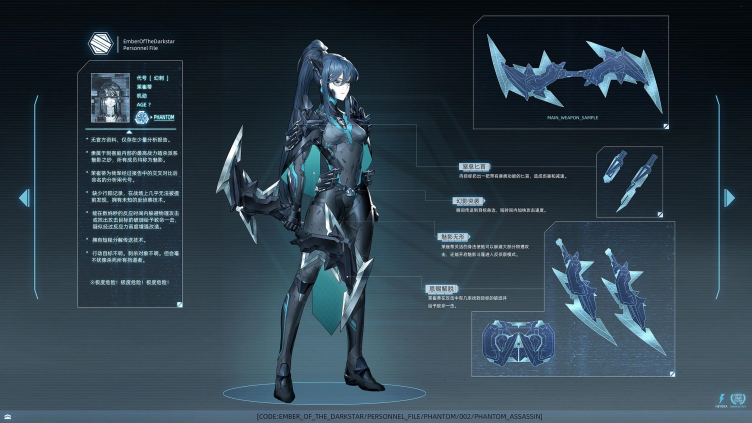752x423 pixels.
Task: Click the laurel wreath badge icon
Action: 738,398
